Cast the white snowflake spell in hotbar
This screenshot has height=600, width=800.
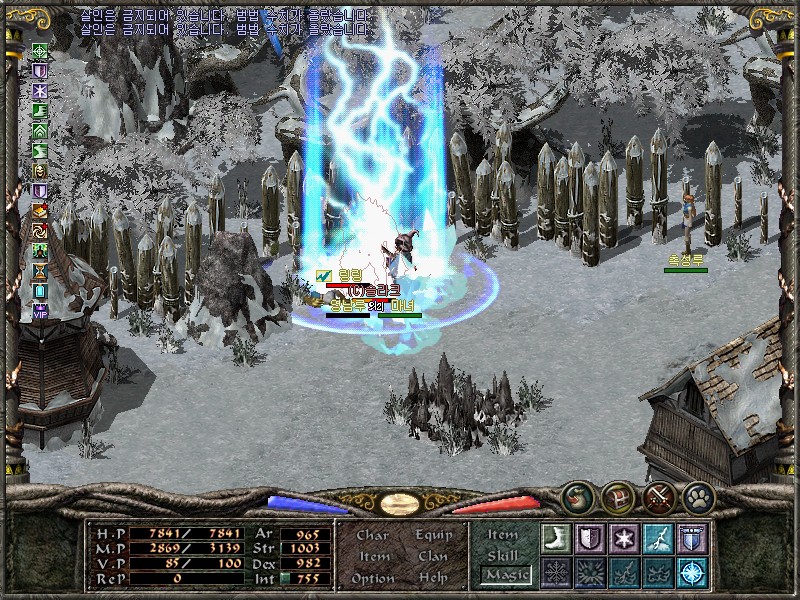point(623,538)
